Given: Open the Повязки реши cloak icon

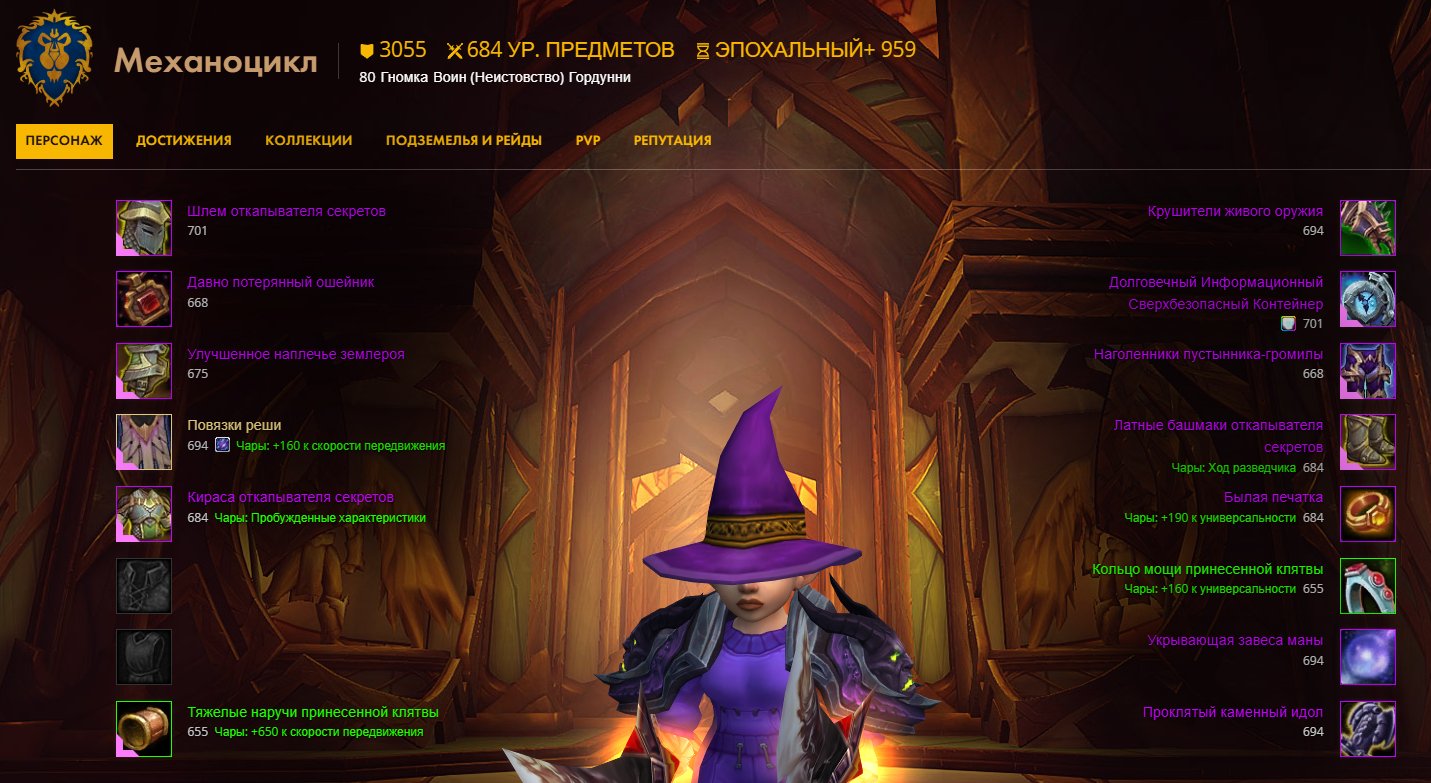Looking at the screenshot, I should click(x=144, y=440).
